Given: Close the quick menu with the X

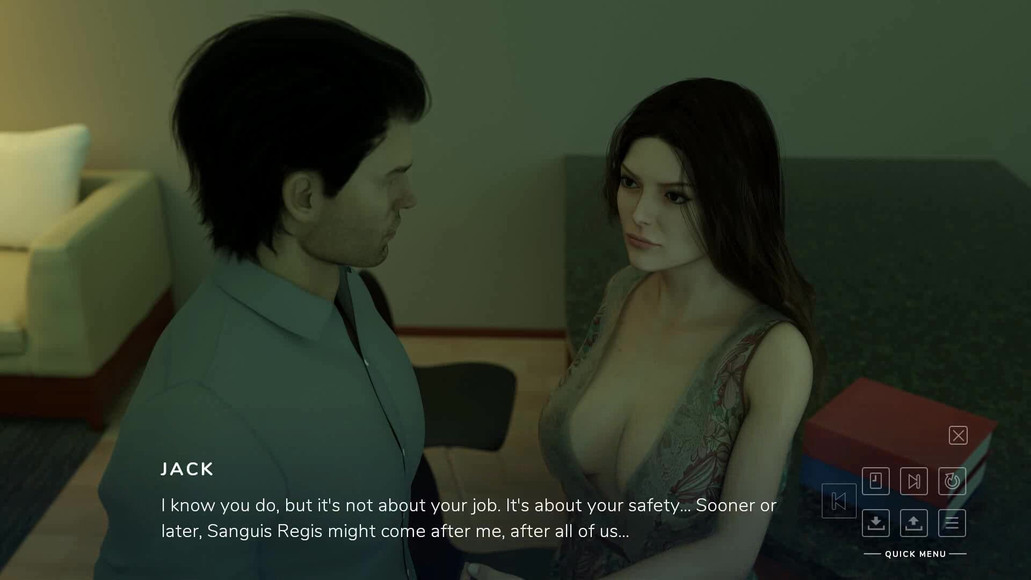Looking at the screenshot, I should click(958, 435).
